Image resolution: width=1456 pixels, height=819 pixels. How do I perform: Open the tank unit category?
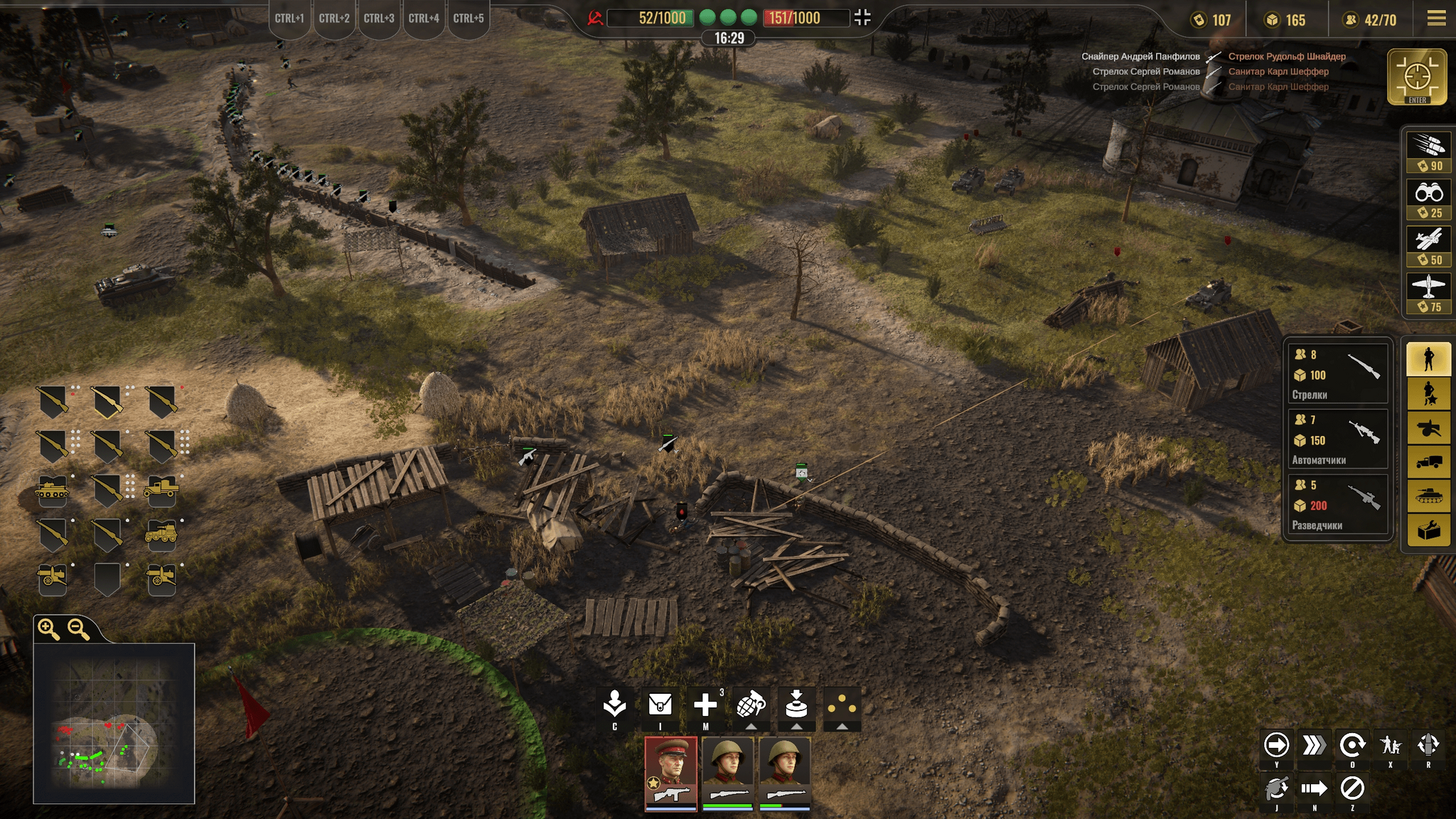click(1428, 496)
